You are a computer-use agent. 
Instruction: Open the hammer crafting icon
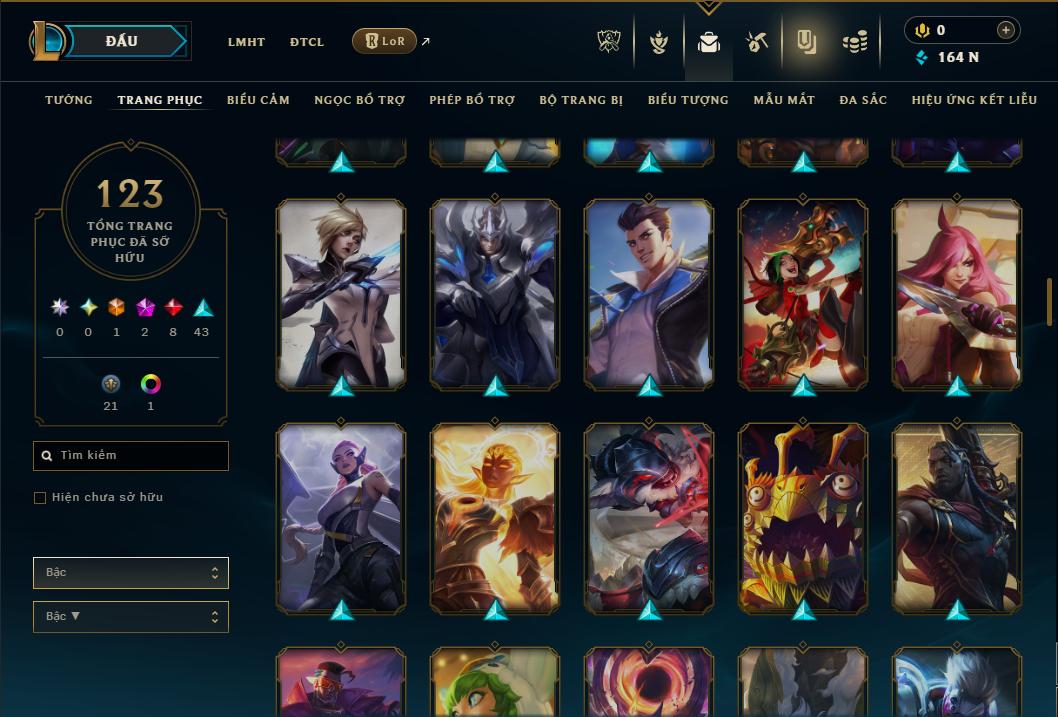(x=756, y=42)
